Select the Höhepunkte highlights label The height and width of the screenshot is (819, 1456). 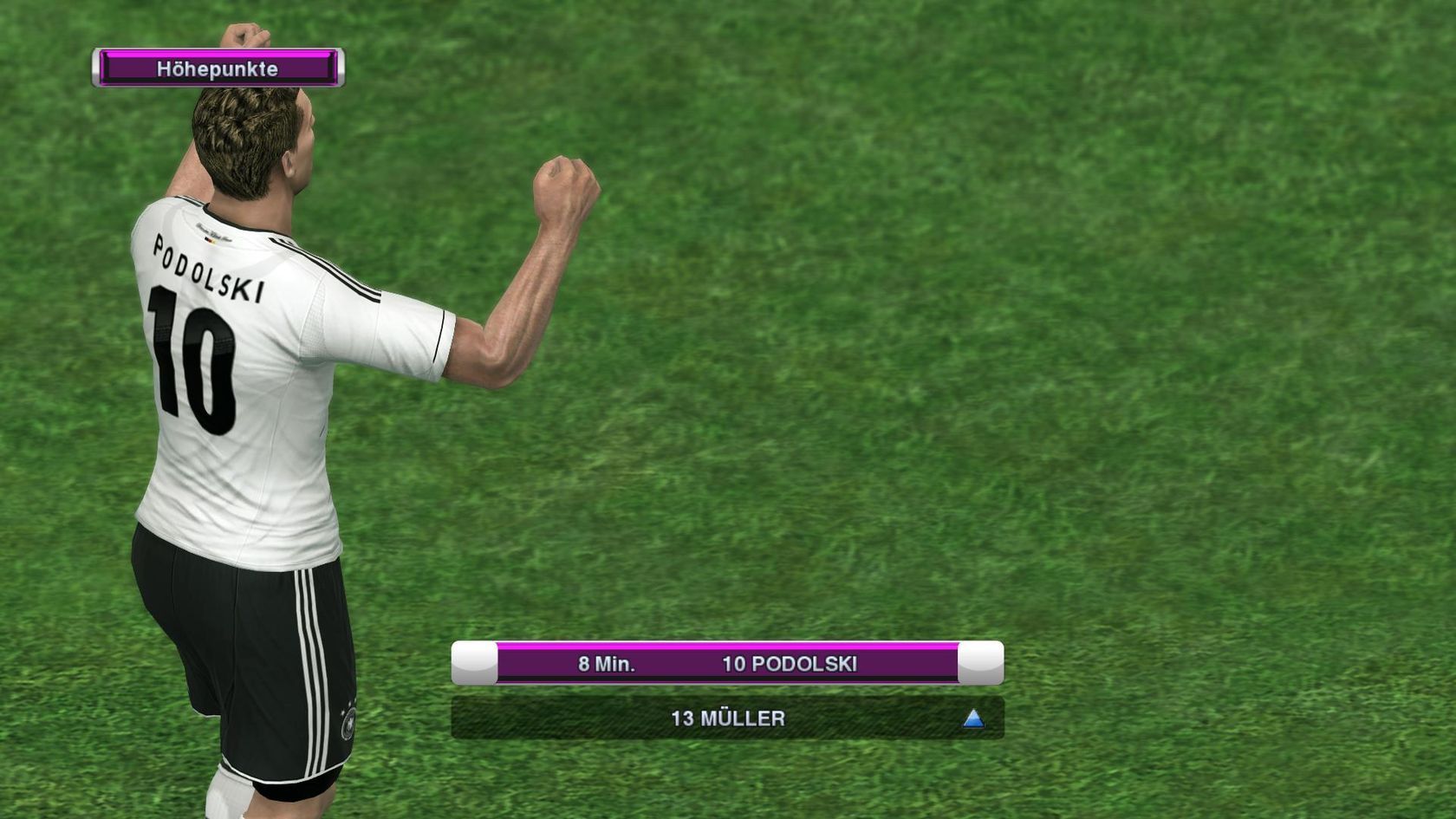(218, 68)
